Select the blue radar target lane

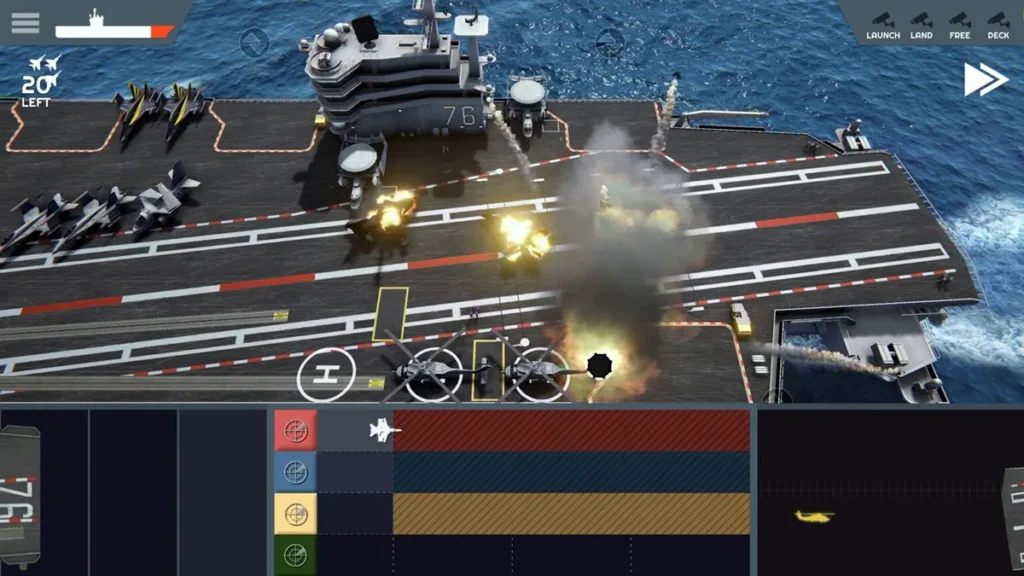[x=295, y=472]
